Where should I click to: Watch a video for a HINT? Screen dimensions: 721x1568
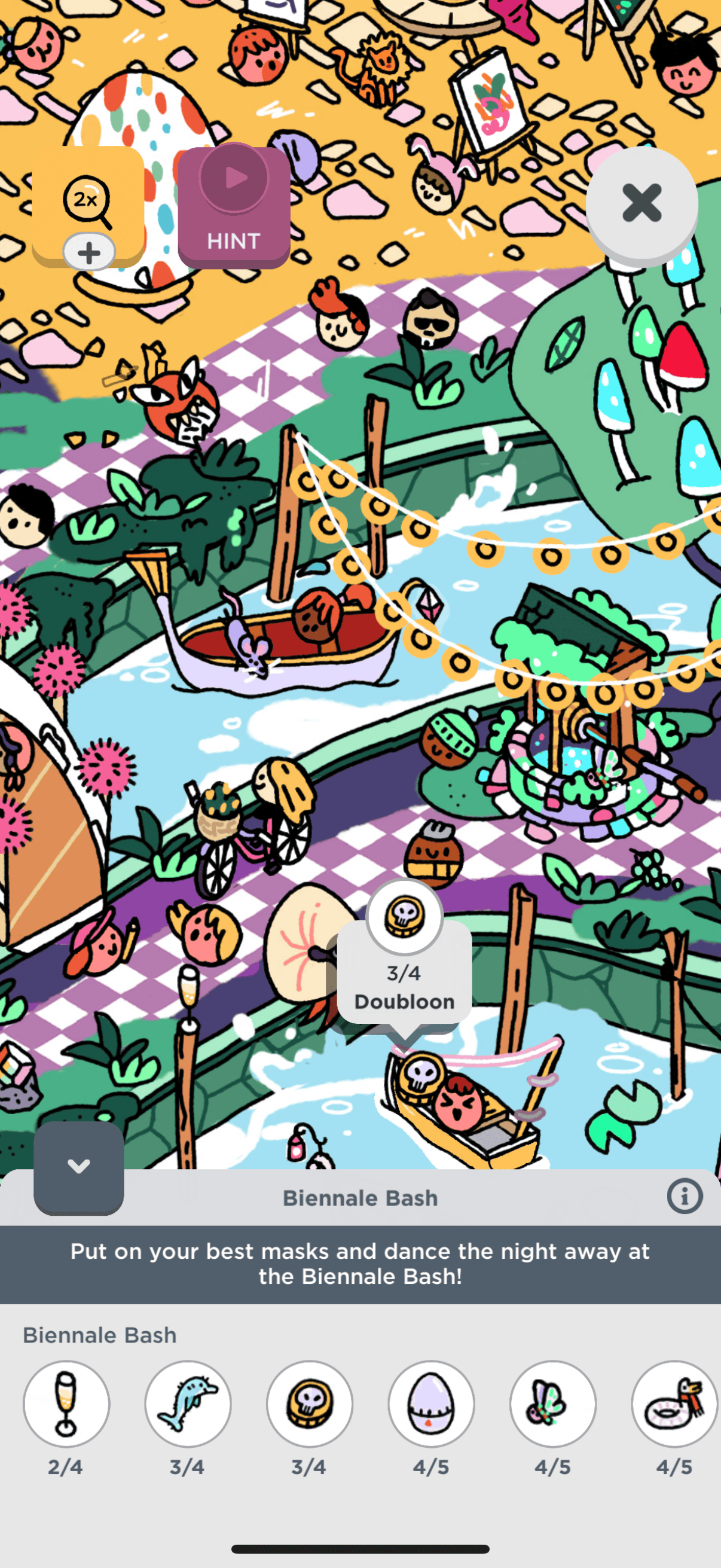[234, 207]
